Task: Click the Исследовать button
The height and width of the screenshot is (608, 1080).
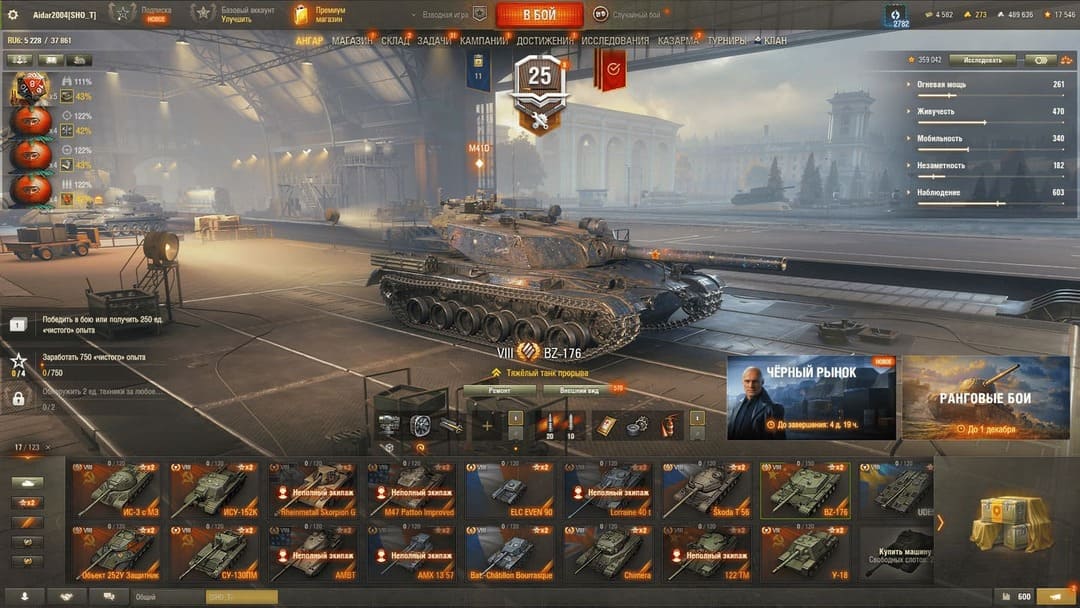Action: (x=982, y=60)
